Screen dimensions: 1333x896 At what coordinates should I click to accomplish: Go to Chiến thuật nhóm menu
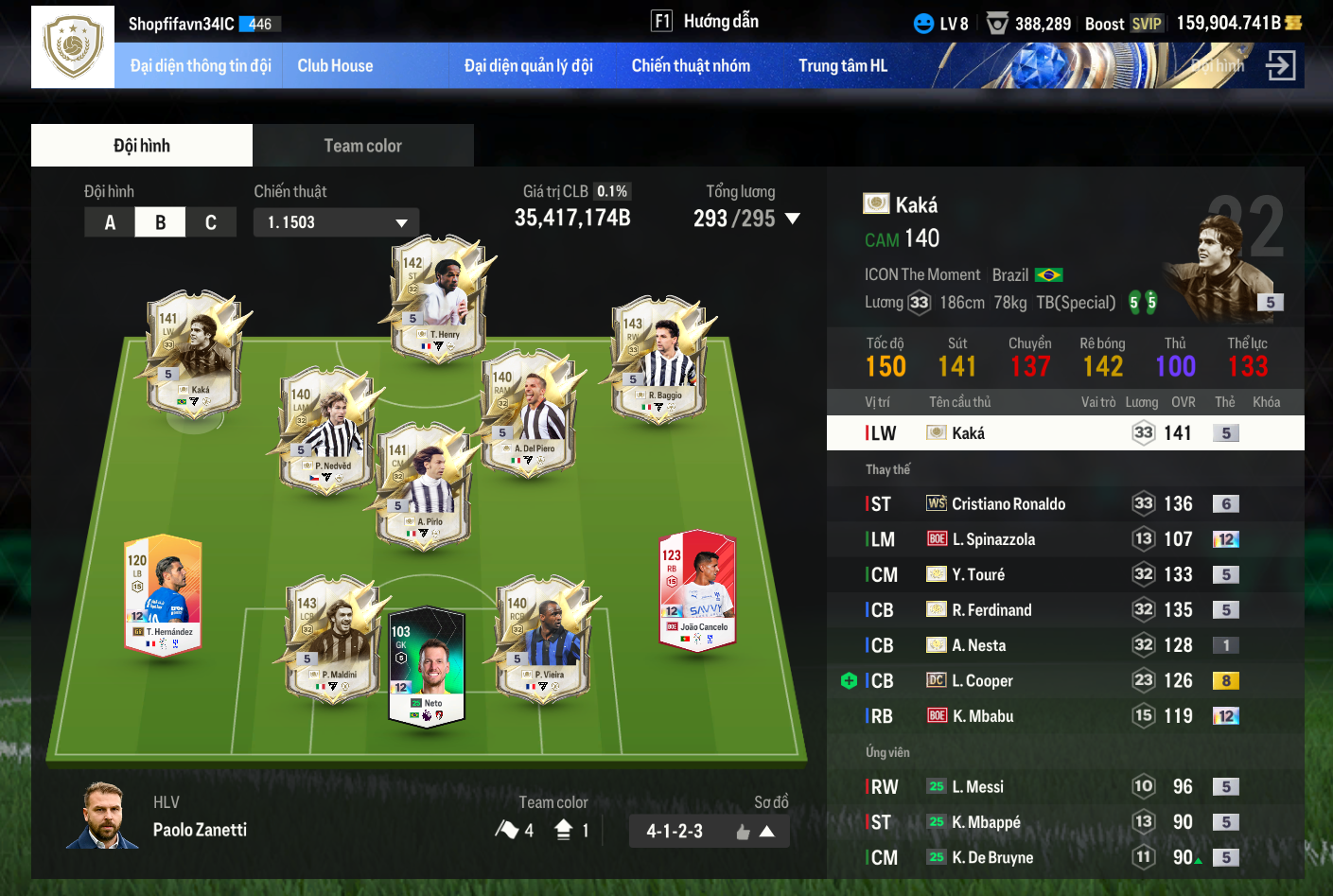pyautogui.click(x=691, y=66)
